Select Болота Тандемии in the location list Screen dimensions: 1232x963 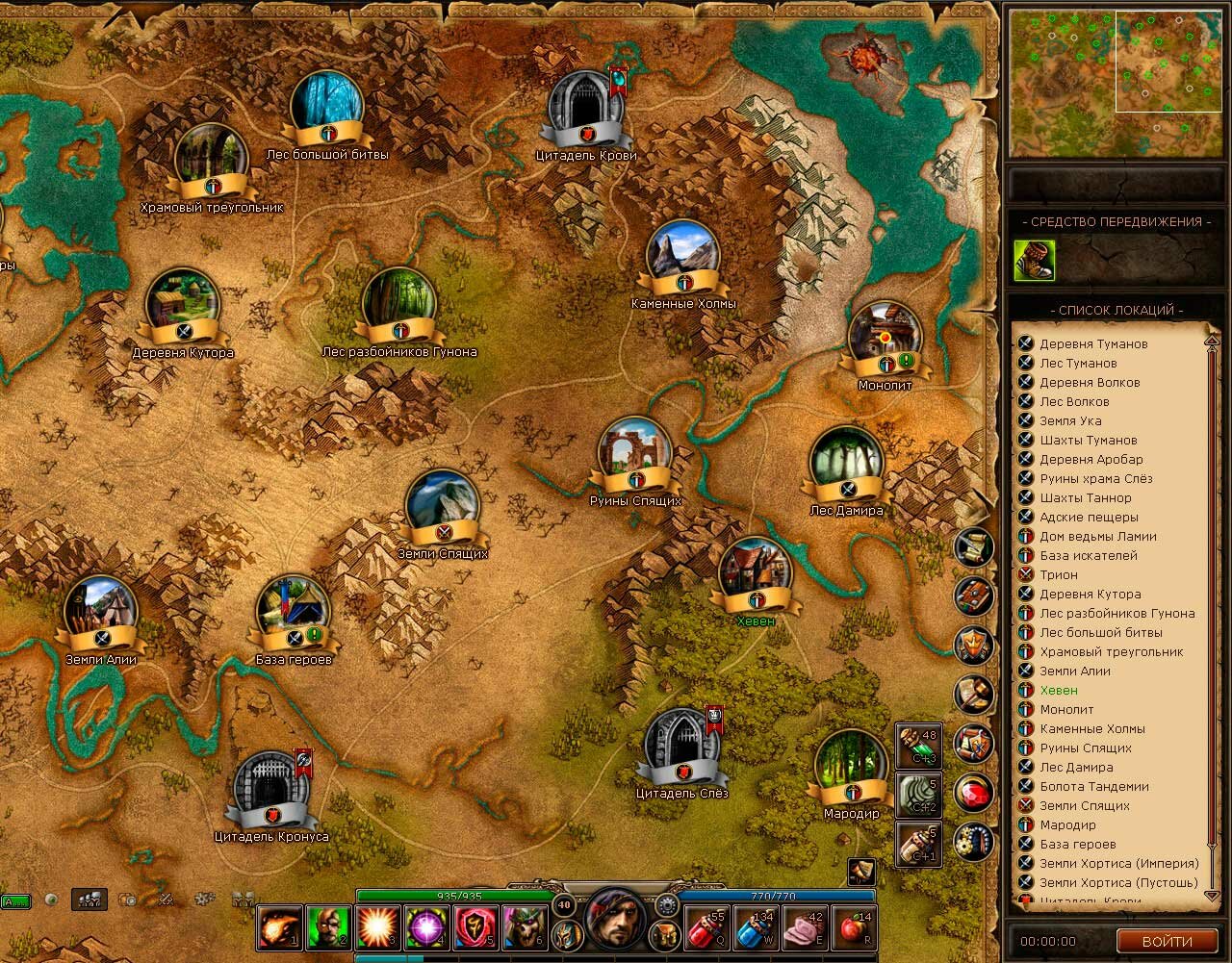[1094, 786]
